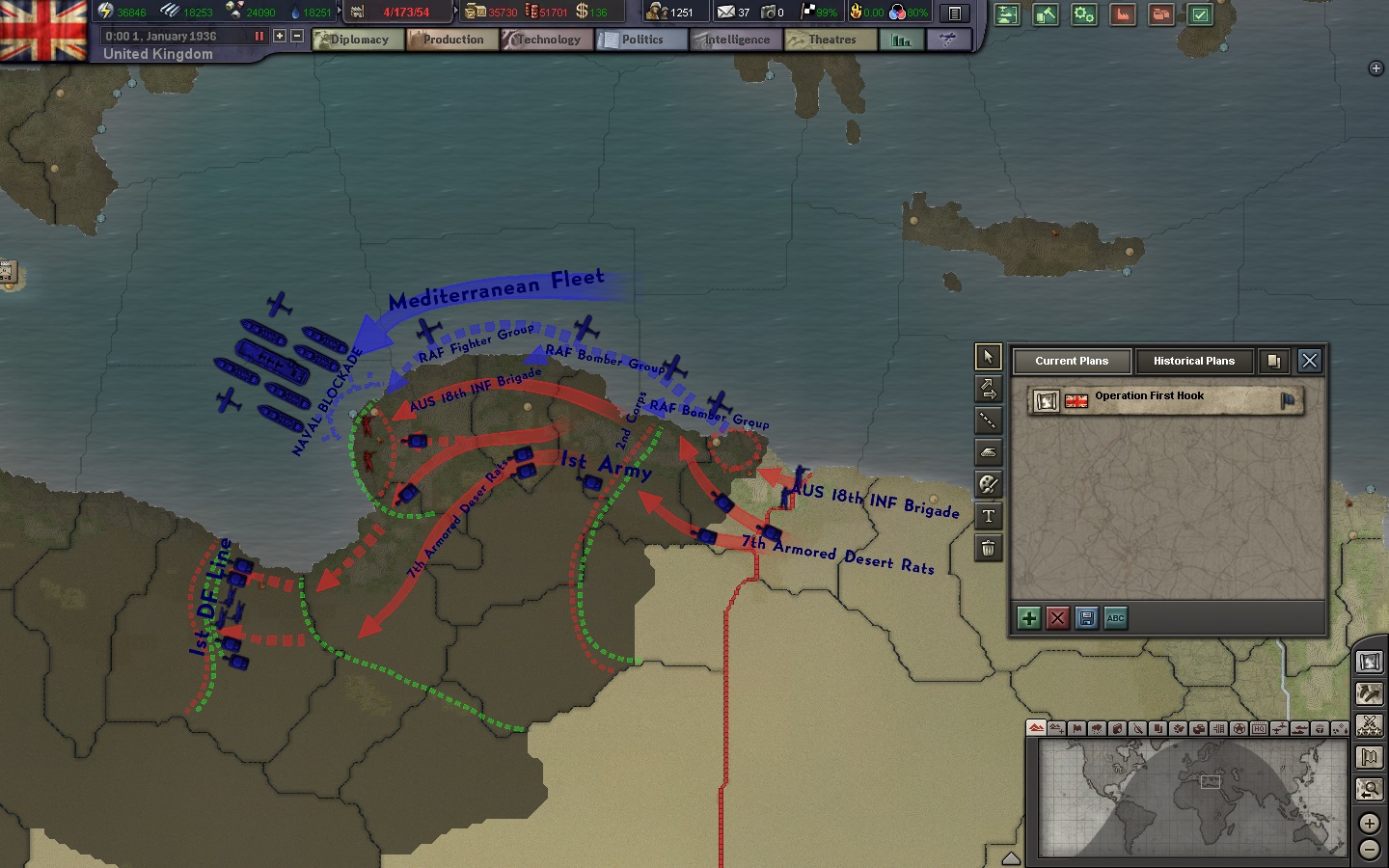Open the Diplomacy menu
The width and height of the screenshot is (1389, 868).
358,40
